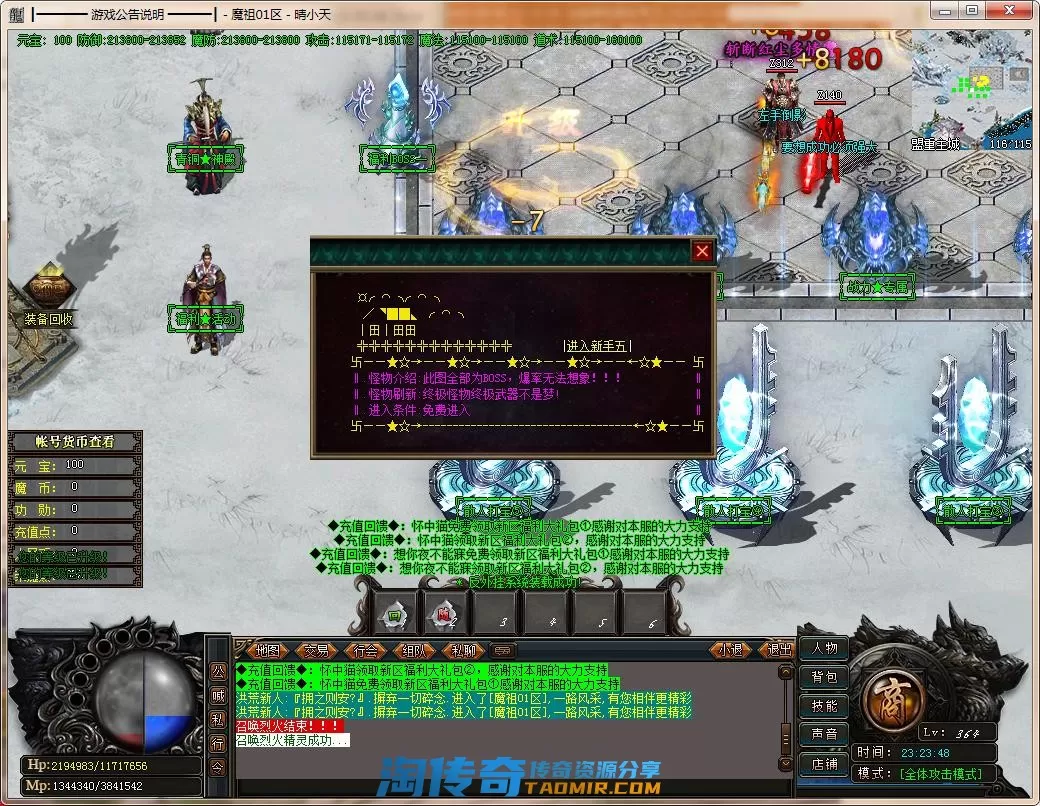
Task: Open the 行会 guild button
Action: pos(365,650)
